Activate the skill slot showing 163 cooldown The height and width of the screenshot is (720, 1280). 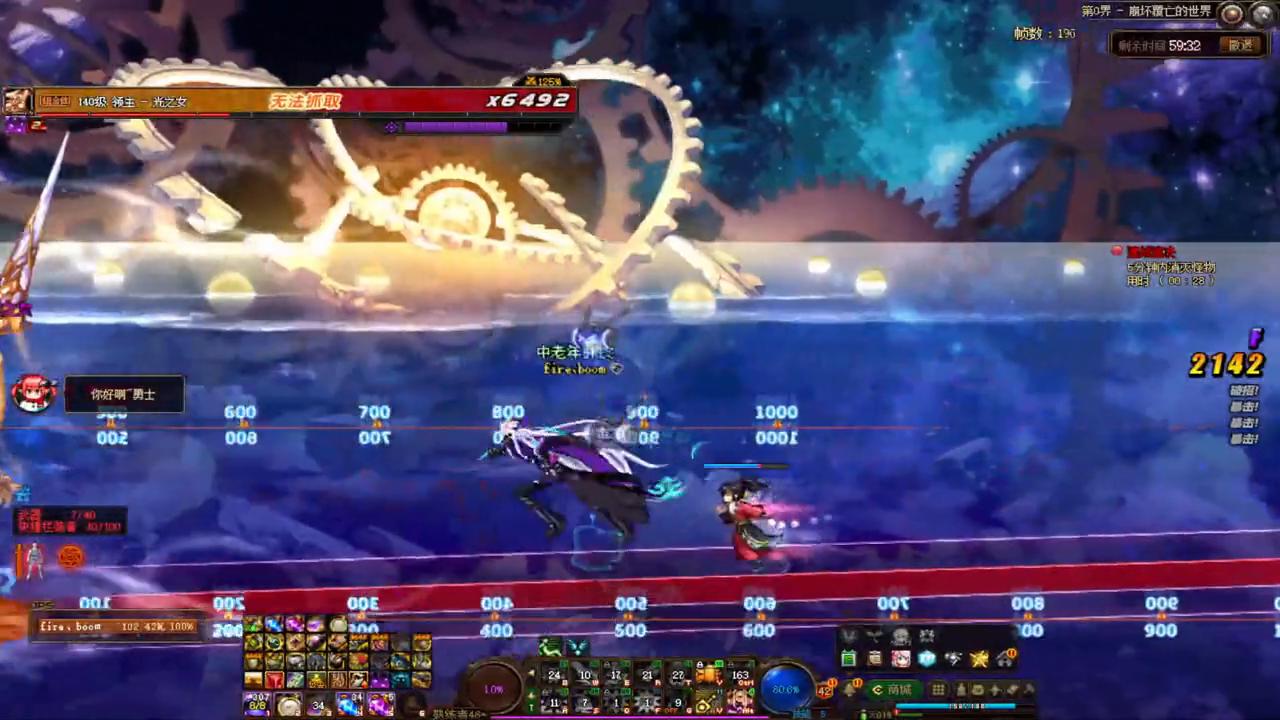pyautogui.click(x=740, y=676)
